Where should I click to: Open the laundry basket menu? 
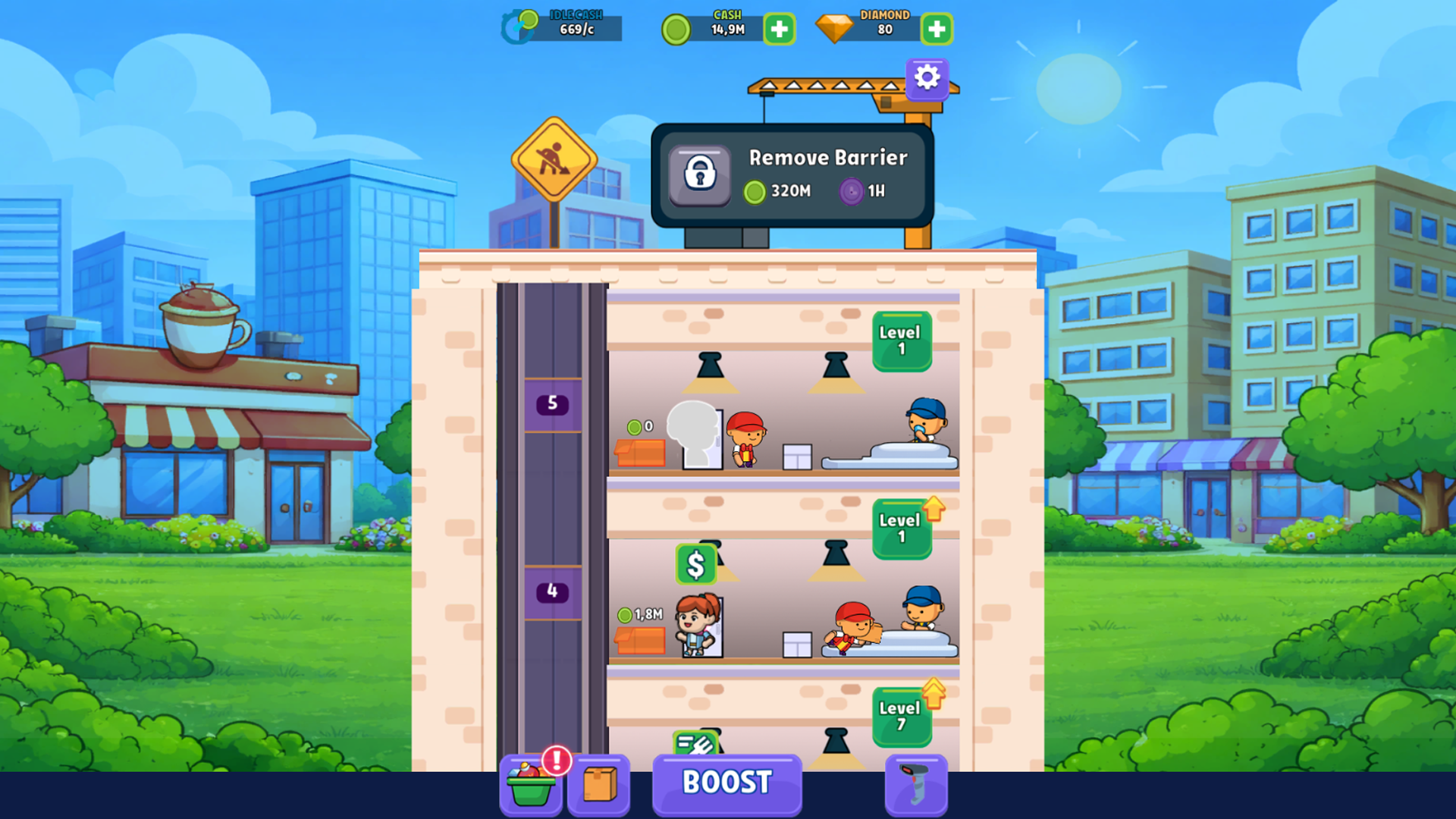click(531, 785)
